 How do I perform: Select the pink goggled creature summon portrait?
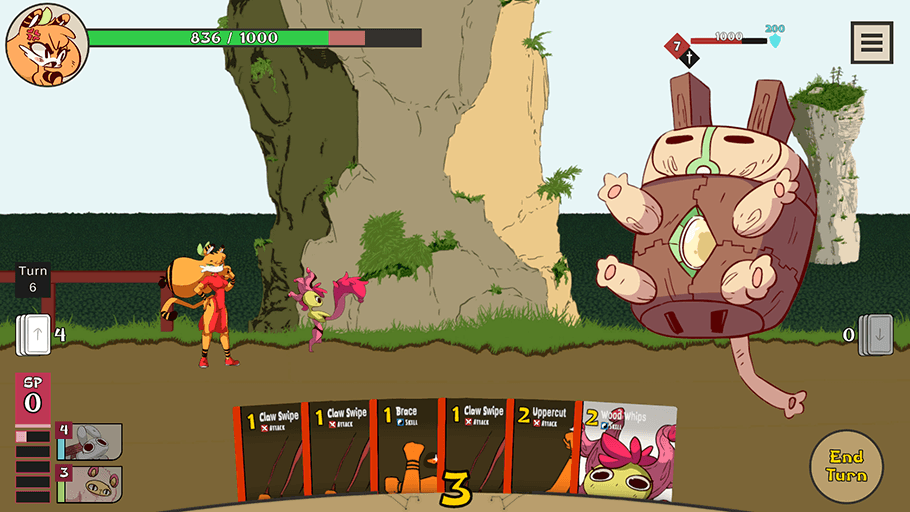tap(91, 483)
